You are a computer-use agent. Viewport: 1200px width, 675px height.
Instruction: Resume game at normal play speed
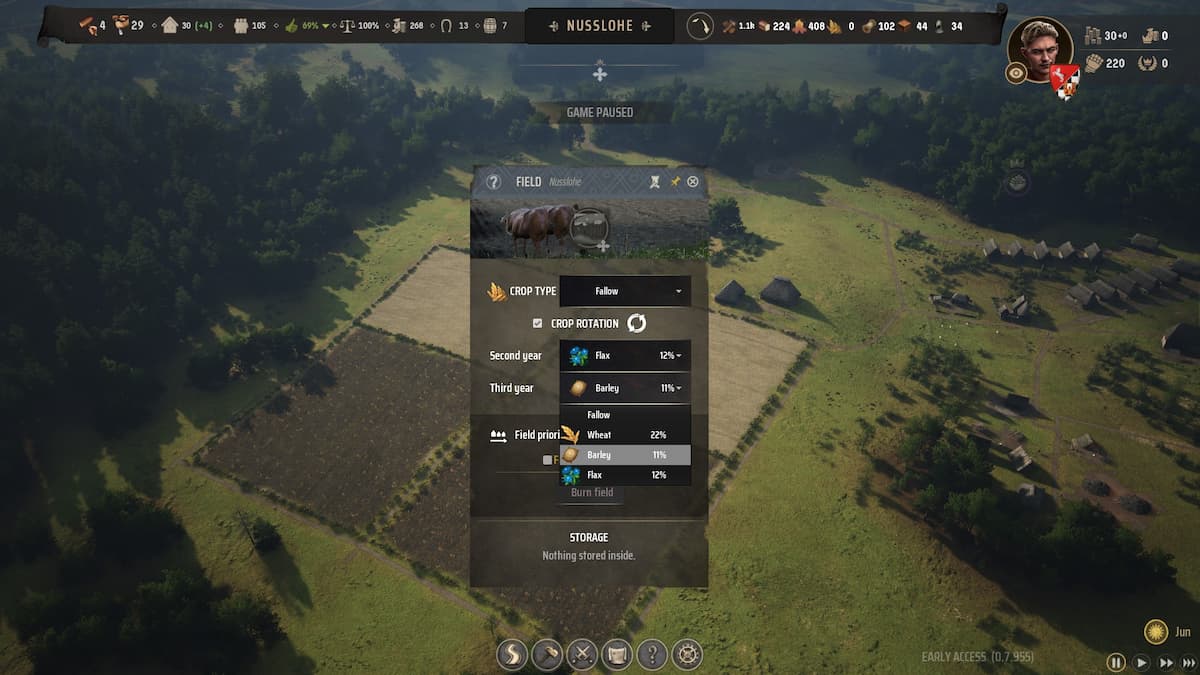(x=1141, y=662)
